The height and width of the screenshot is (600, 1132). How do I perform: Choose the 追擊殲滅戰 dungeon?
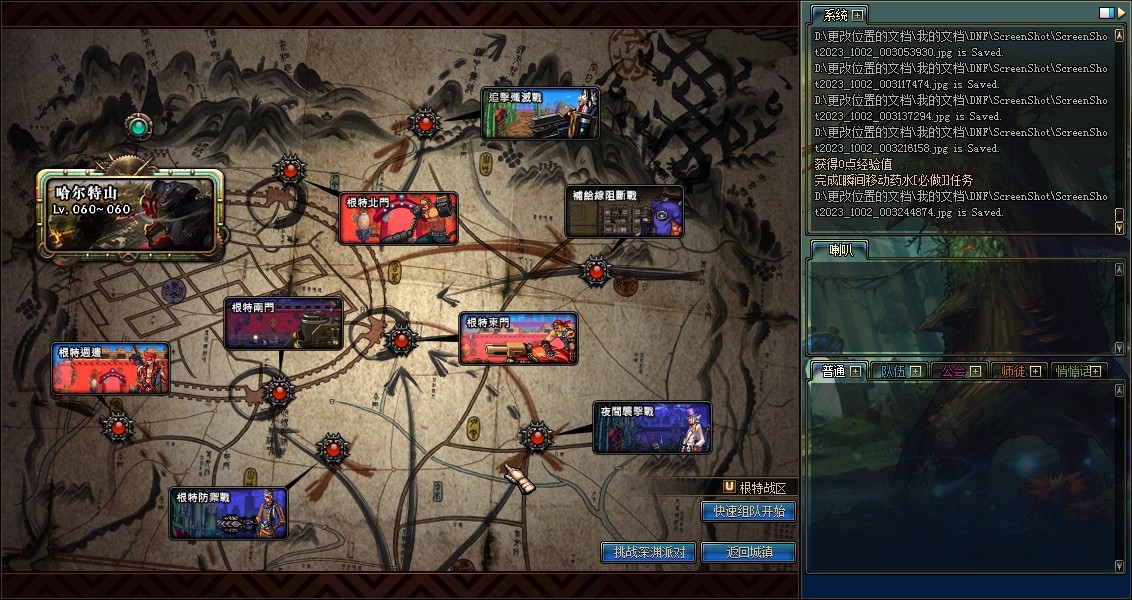coord(541,113)
